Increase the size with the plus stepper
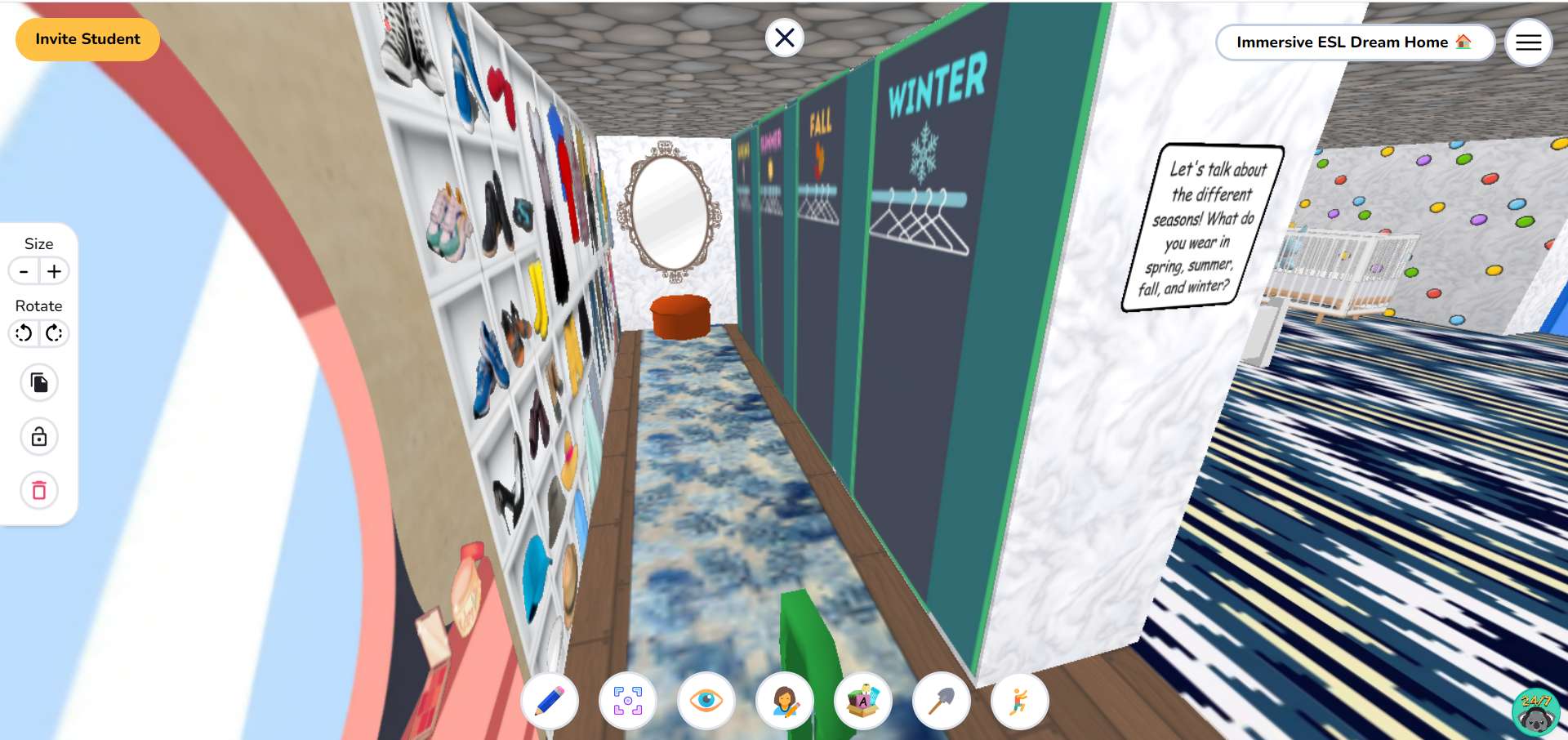Screen dimensions: 1568x740 [54, 271]
